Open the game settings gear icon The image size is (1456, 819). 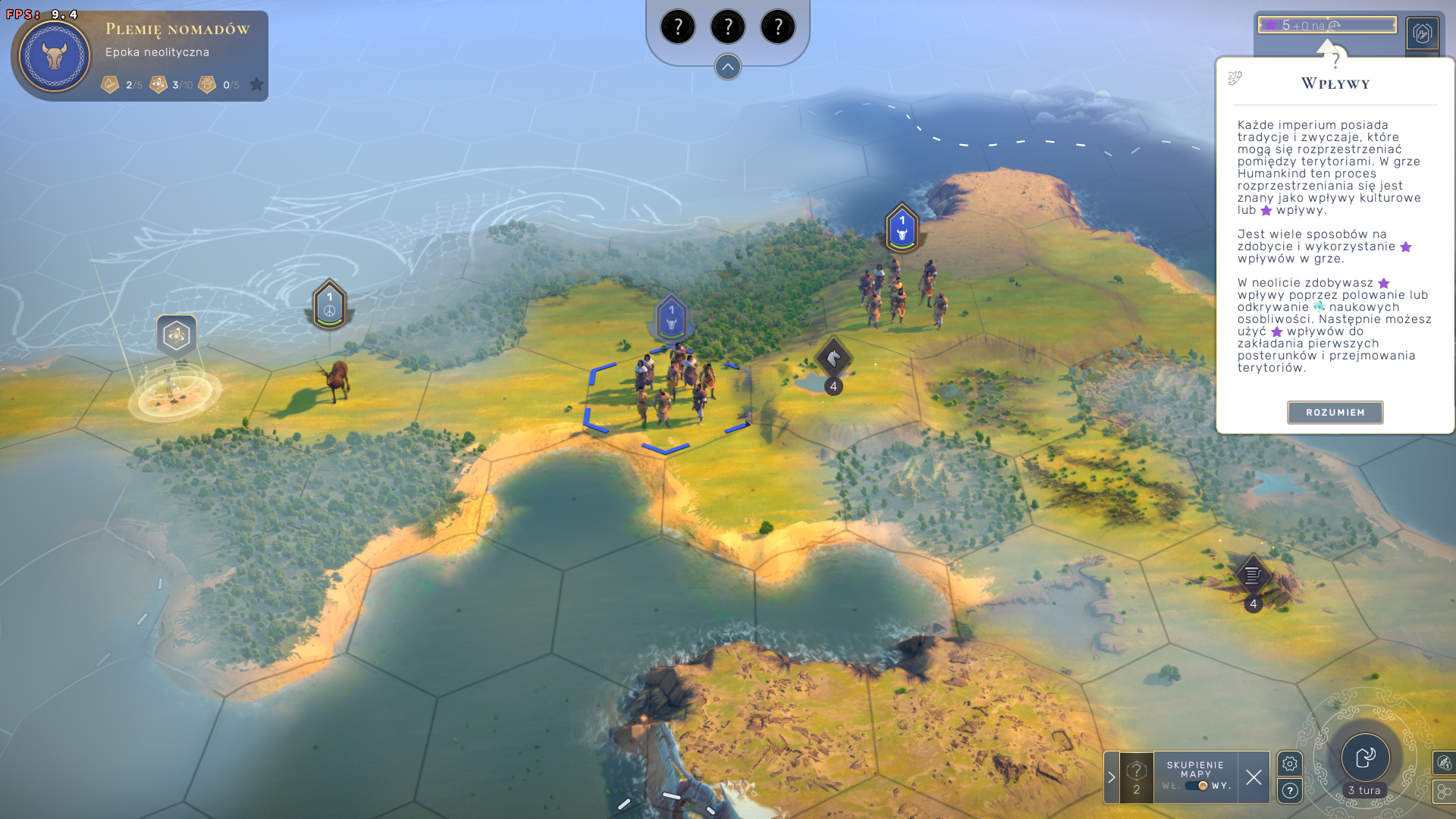click(x=1290, y=764)
